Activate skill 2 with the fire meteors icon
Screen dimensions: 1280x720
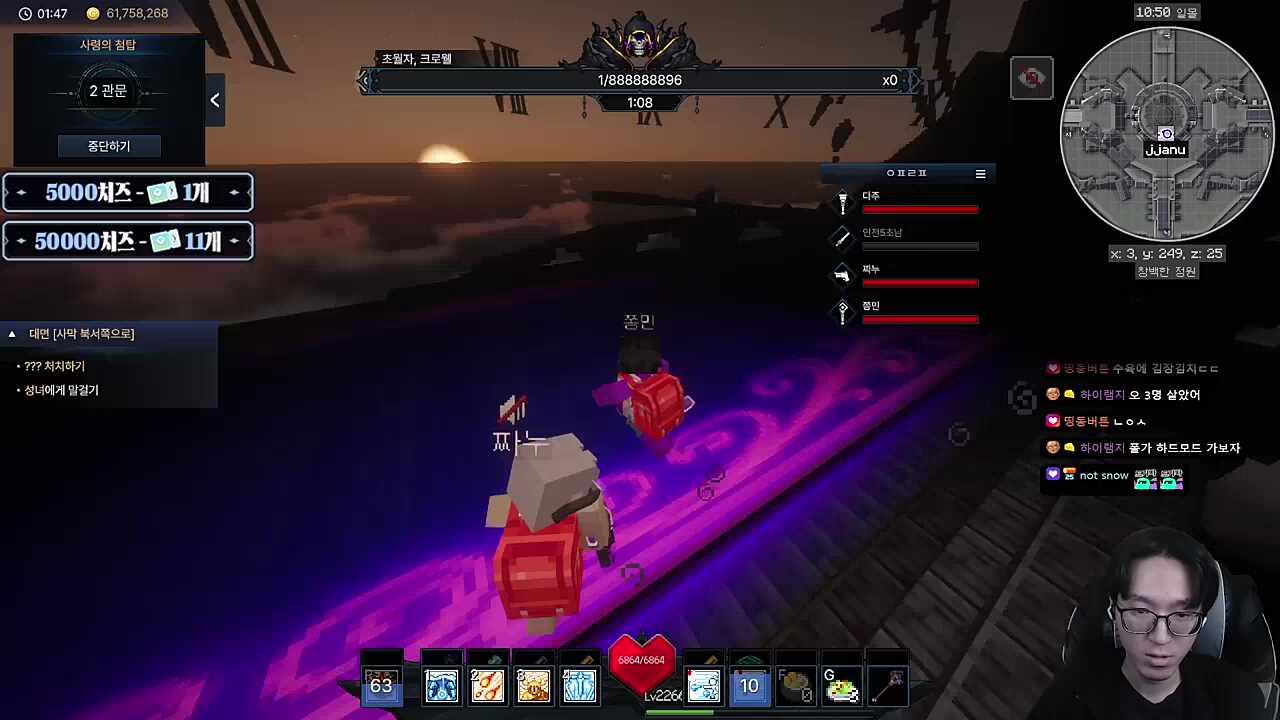coord(487,686)
